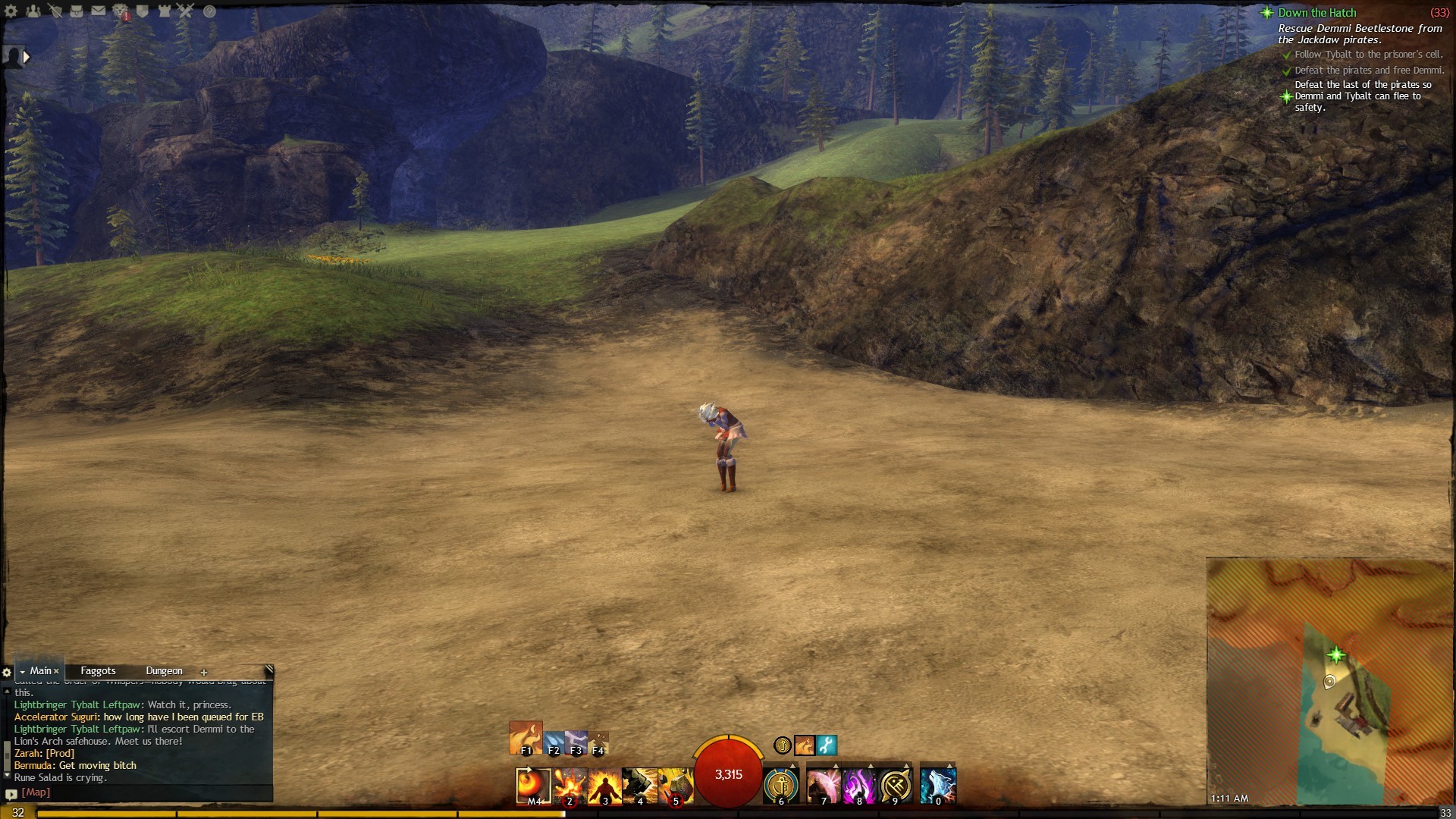Open the inventory bag icon
The image size is (1456, 819).
pos(77,11)
